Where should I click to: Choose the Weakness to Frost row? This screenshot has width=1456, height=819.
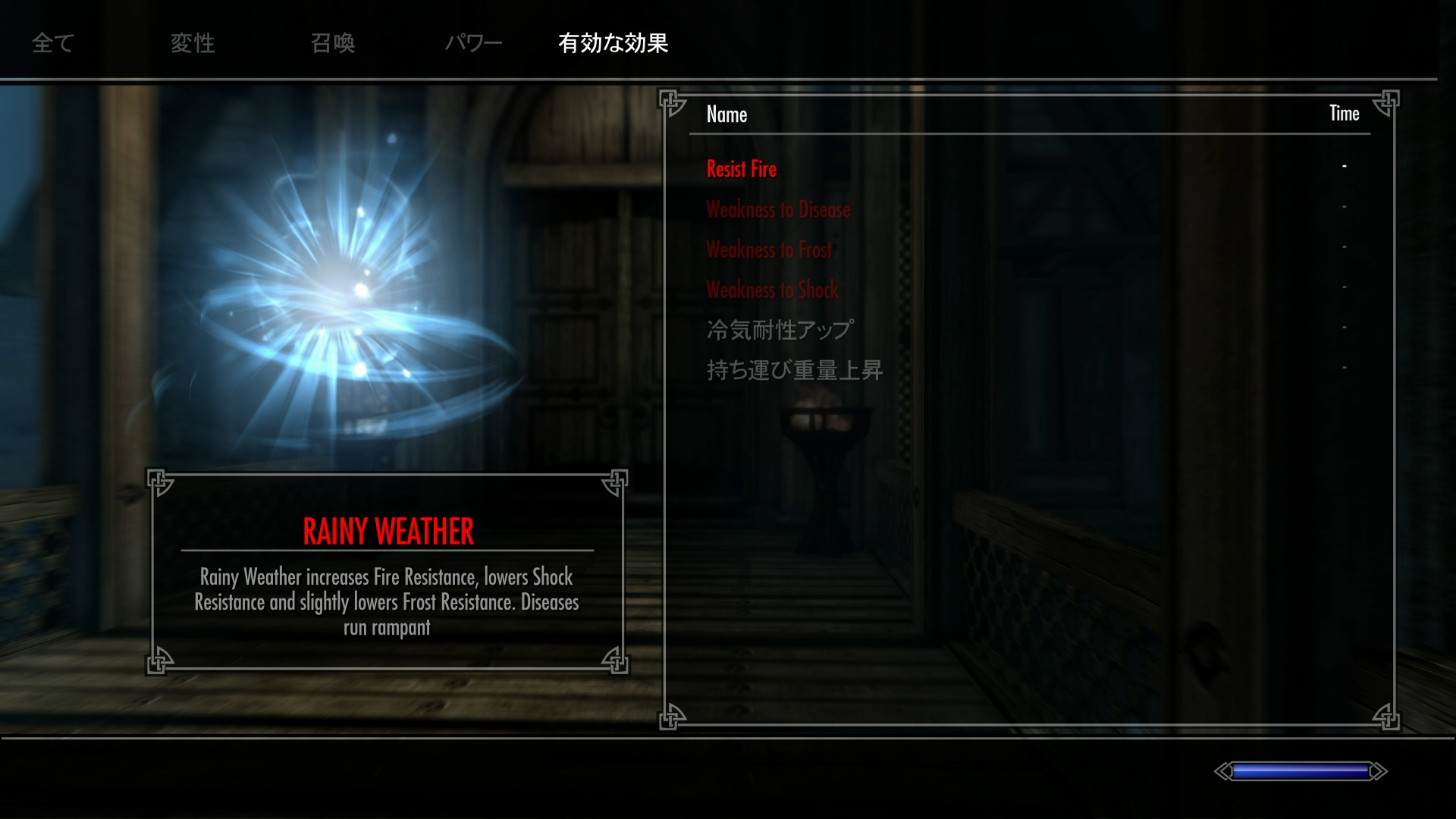point(769,249)
